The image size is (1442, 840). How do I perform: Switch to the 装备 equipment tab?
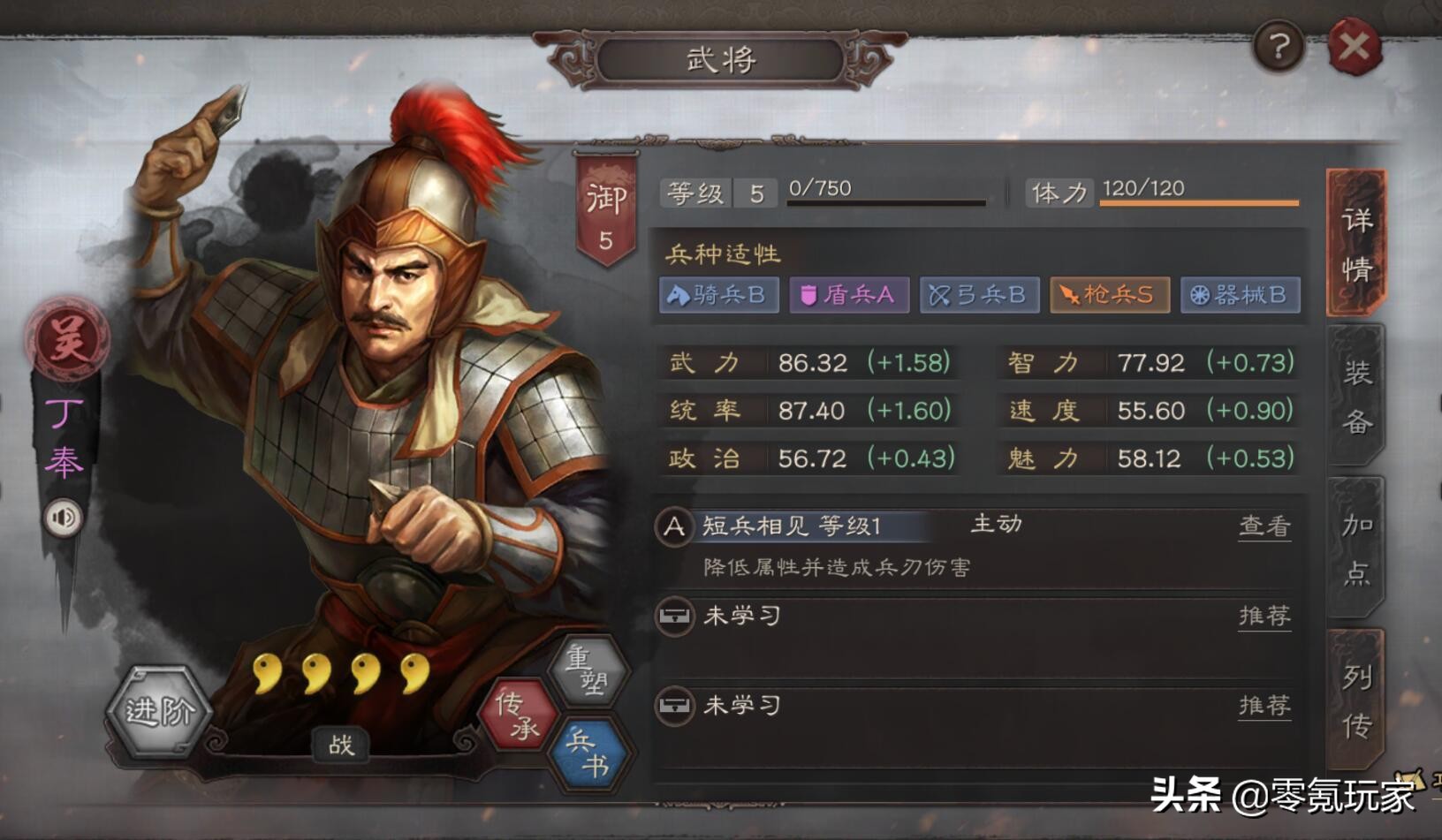click(x=1358, y=397)
